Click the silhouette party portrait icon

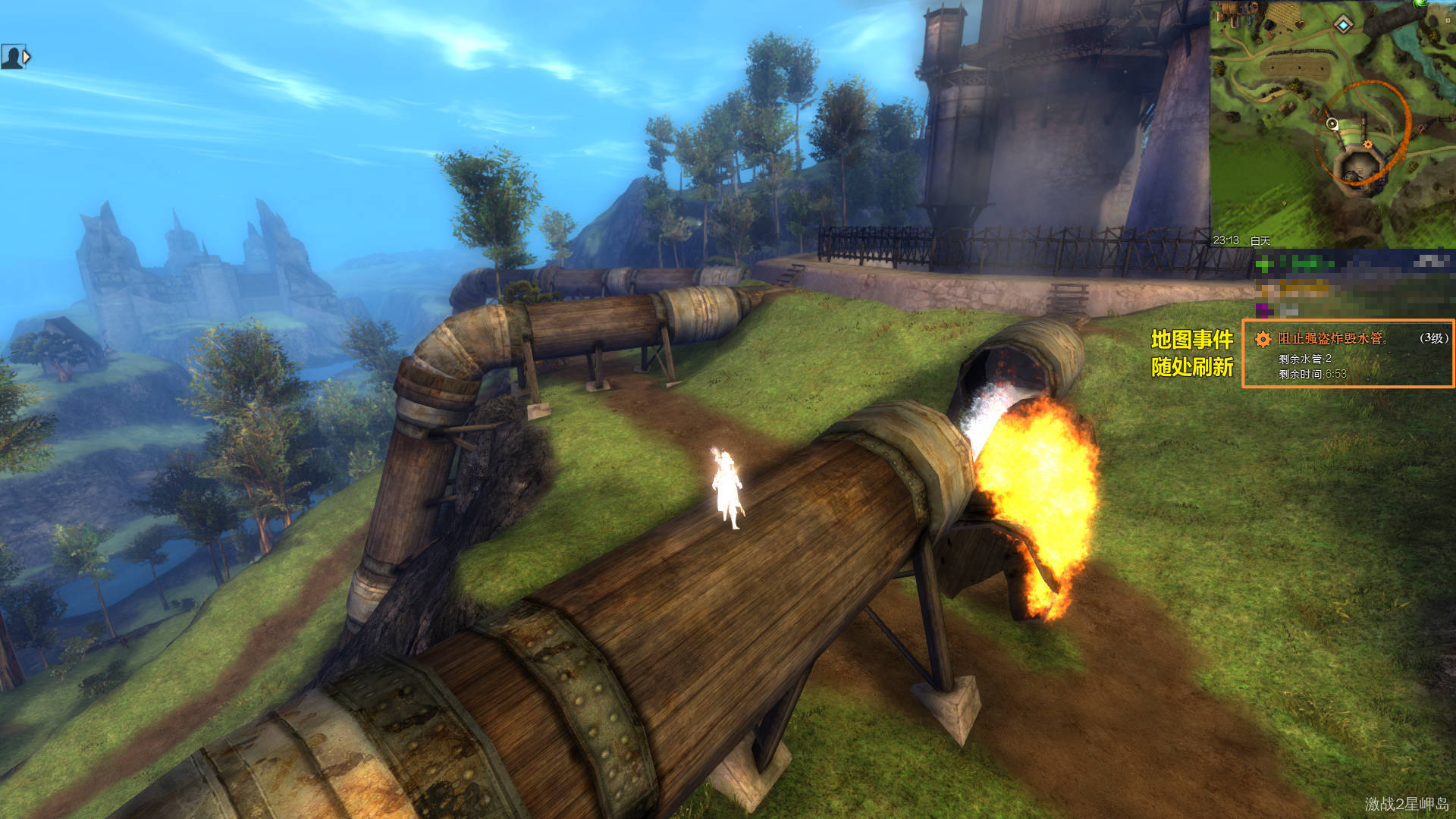coord(11,57)
